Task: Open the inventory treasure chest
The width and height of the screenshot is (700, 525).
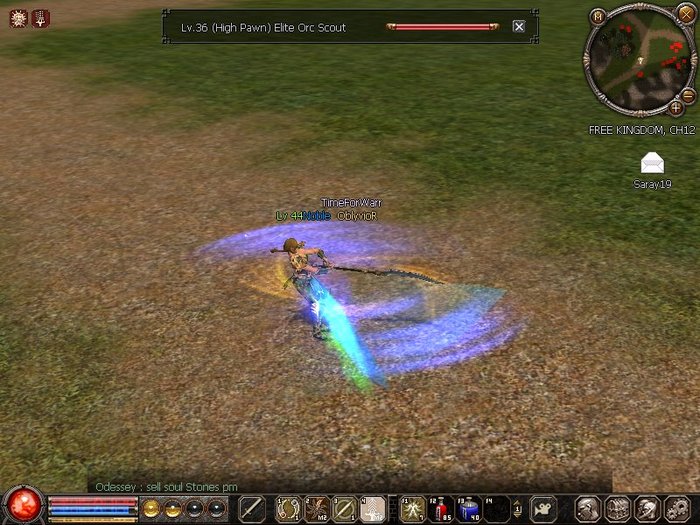Action: (617, 509)
